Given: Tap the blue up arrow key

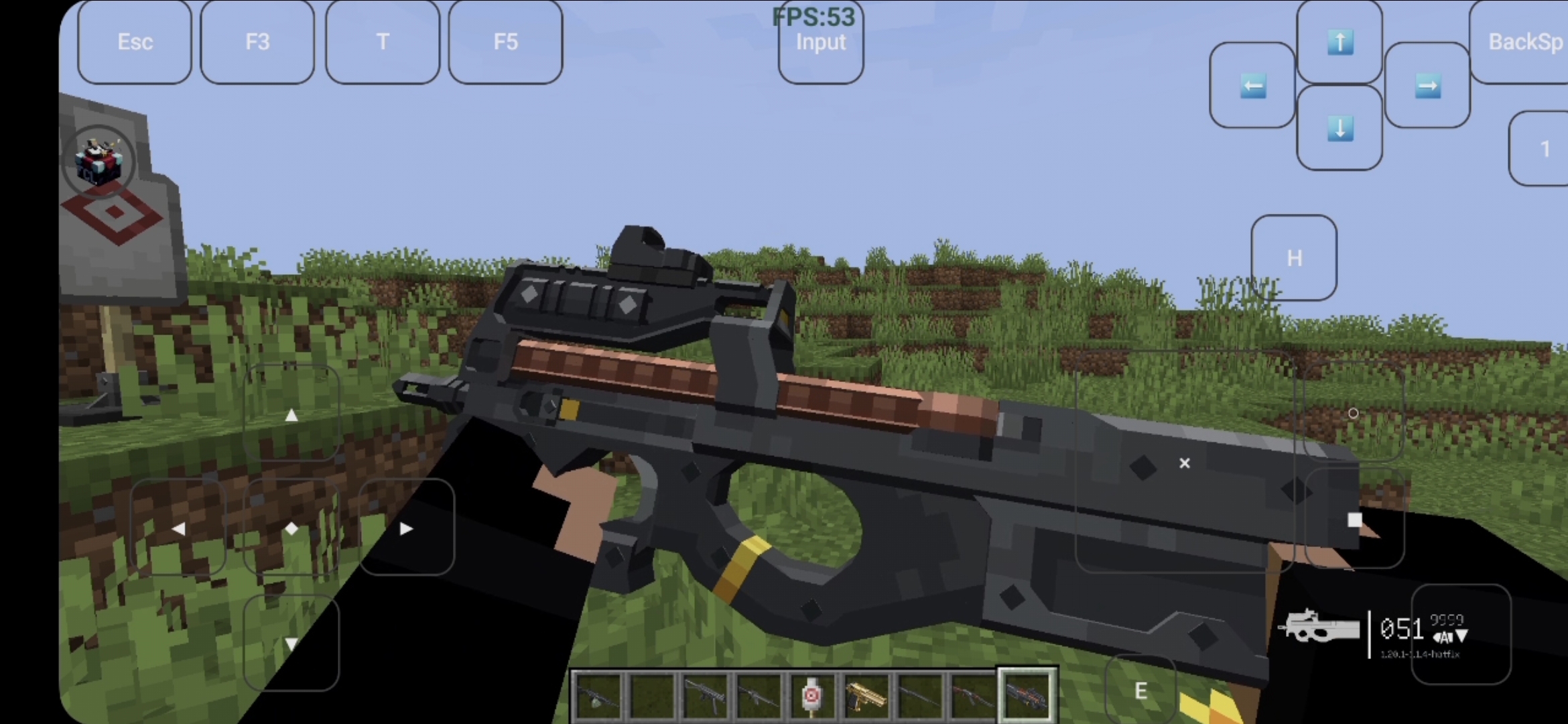Looking at the screenshot, I should pyautogui.click(x=1340, y=42).
